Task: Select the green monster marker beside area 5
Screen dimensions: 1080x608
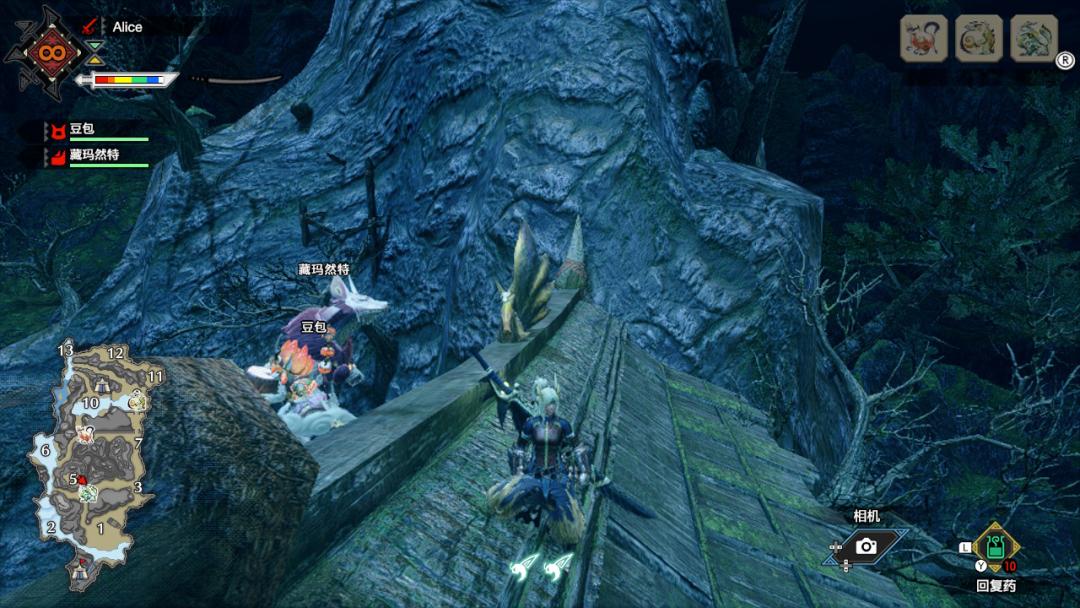Action: 88,494
